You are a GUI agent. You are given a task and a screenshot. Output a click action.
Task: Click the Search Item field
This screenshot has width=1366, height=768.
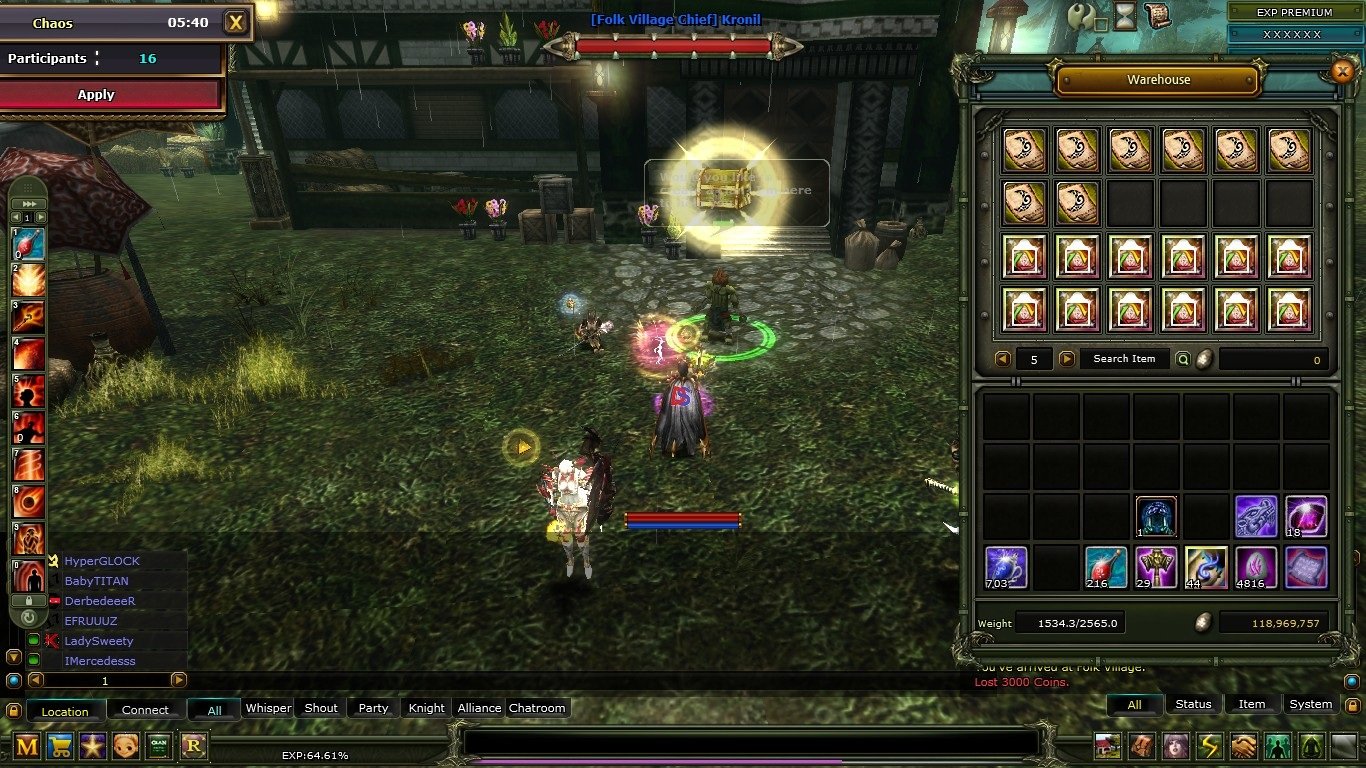click(x=1124, y=359)
